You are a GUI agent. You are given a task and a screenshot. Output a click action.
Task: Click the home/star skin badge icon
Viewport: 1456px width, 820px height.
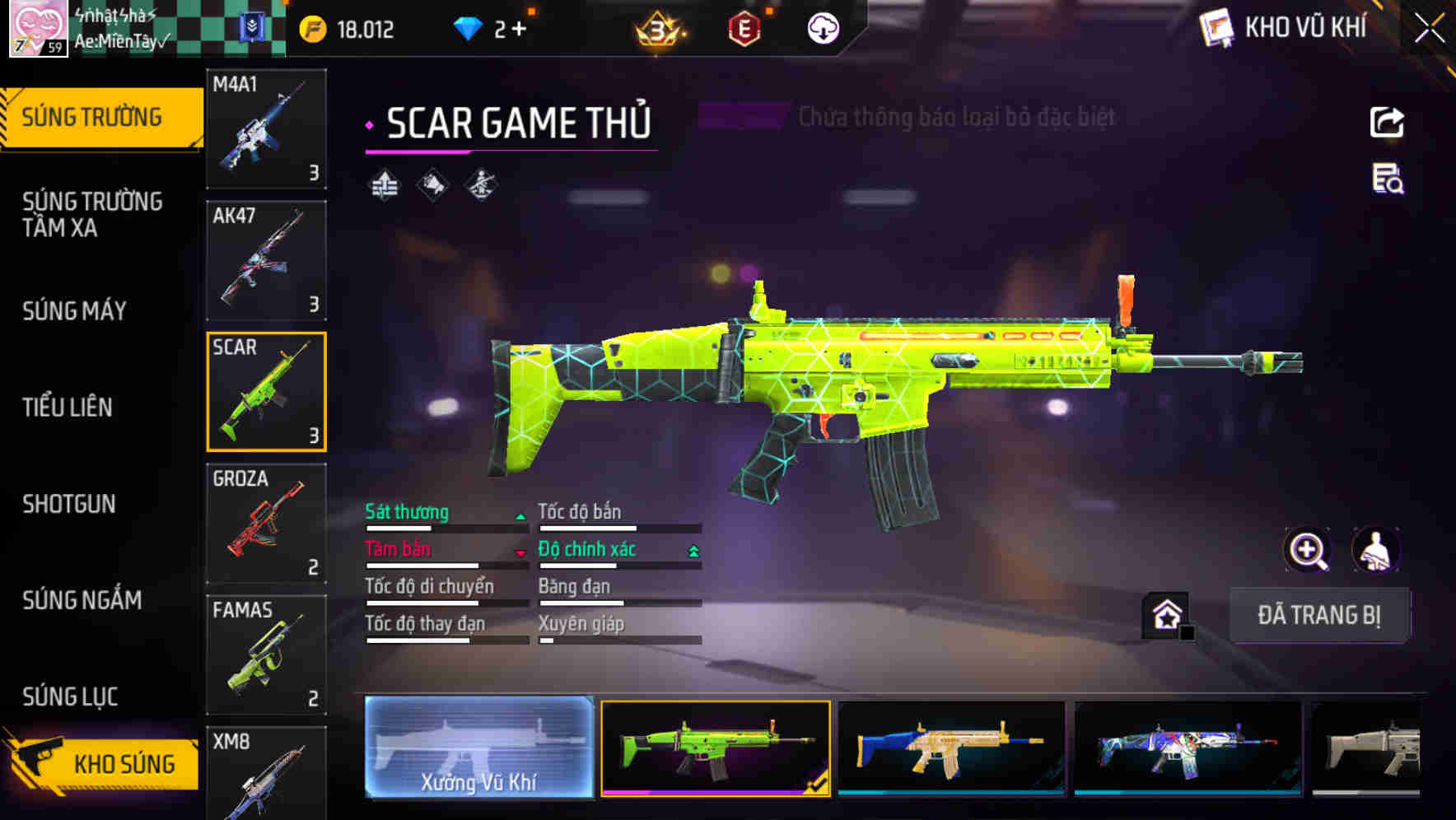click(x=1166, y=614)
